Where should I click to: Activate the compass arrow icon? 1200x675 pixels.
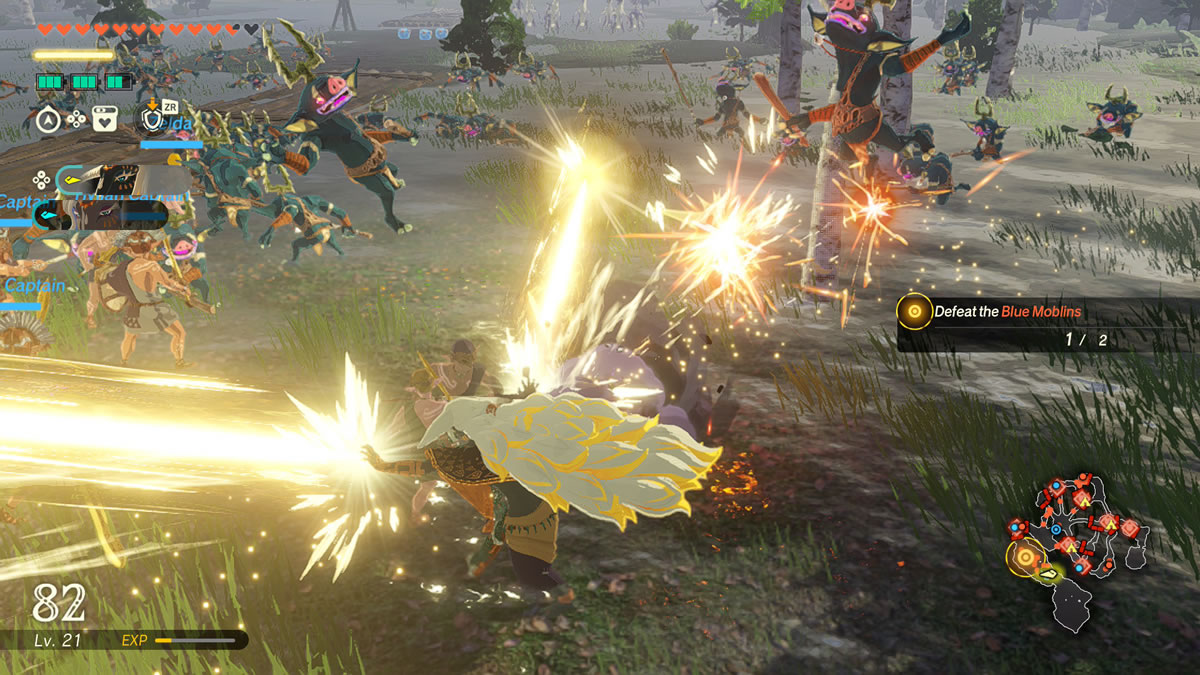(x=48, y=120)
